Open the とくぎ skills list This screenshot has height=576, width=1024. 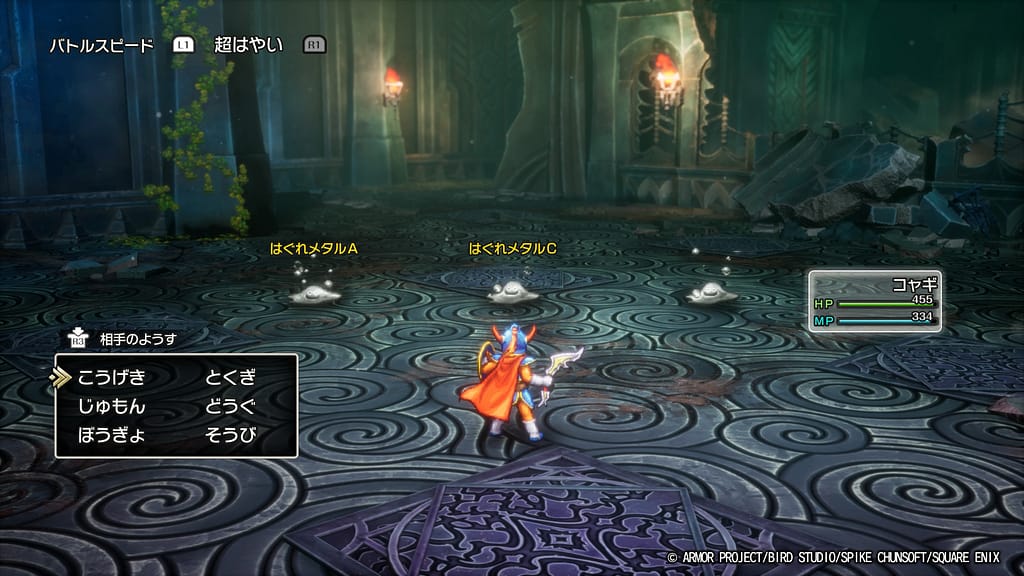click(231, 378)
